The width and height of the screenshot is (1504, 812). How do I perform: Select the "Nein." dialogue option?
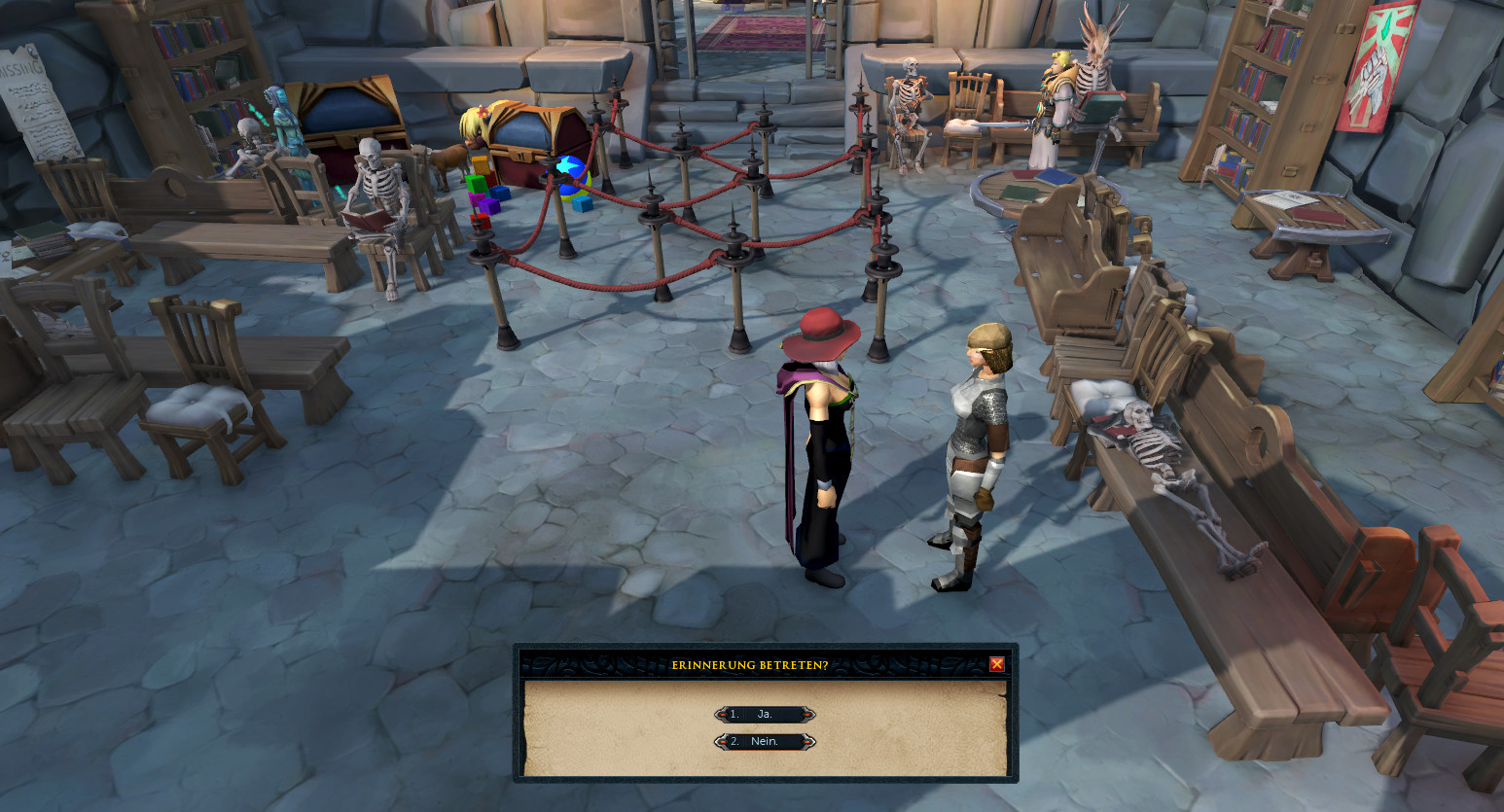765,742
